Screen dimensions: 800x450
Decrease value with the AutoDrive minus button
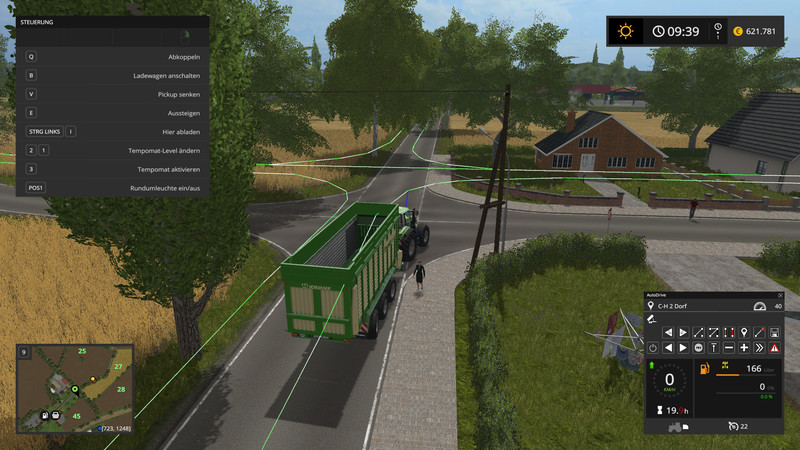(x=729, y=347)
